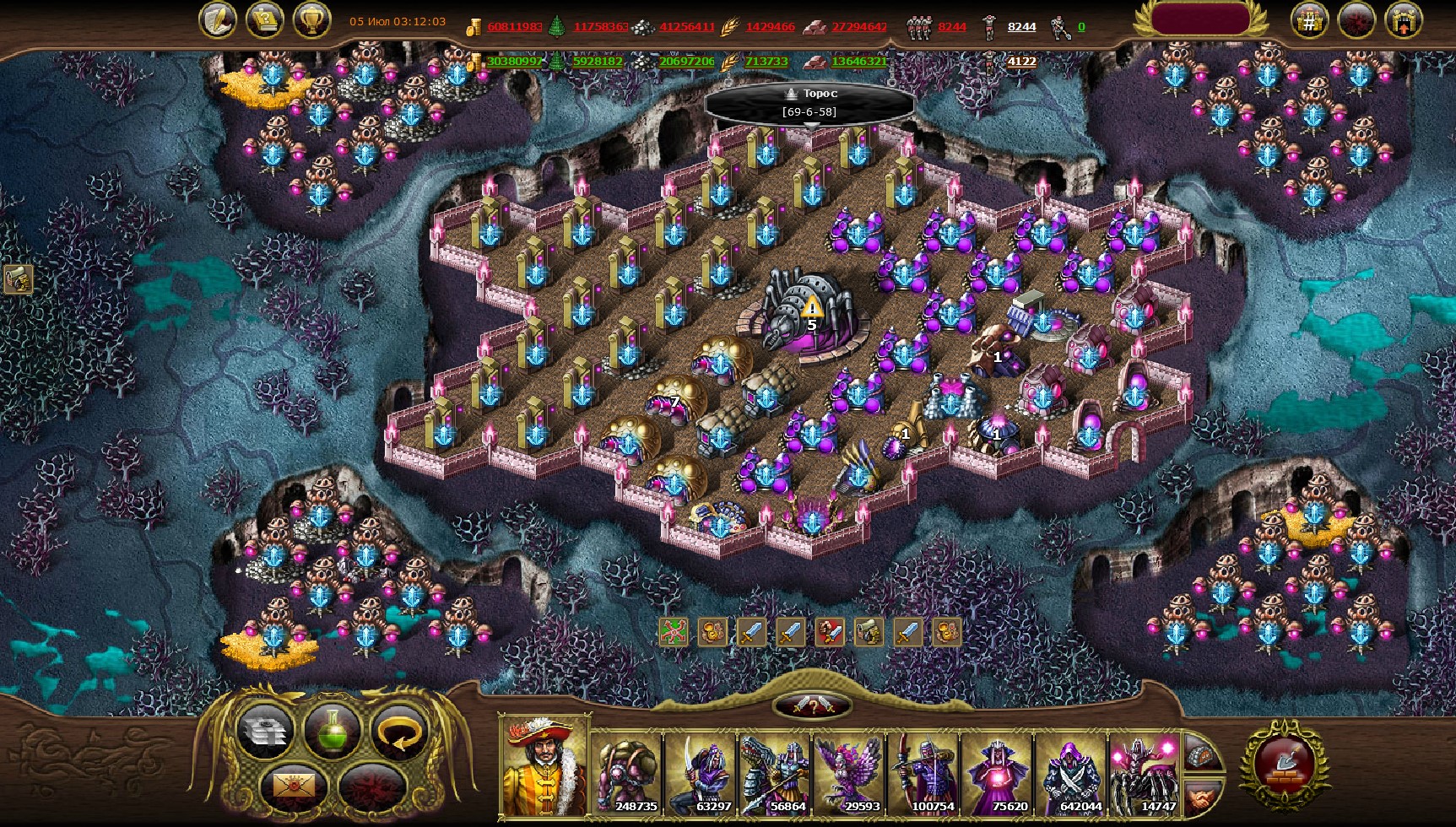Open the quill and scroll button
The image size is (1456, 827).
[218, 20]
